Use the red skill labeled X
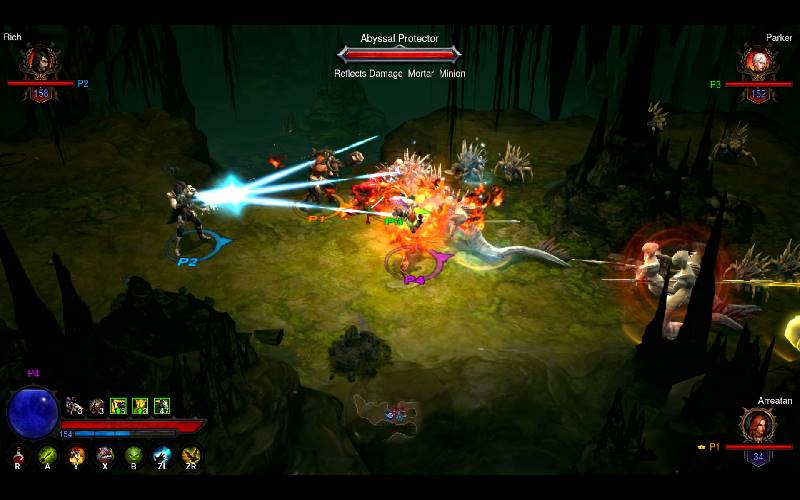This screenshot has width=800, height=500. 104,456
